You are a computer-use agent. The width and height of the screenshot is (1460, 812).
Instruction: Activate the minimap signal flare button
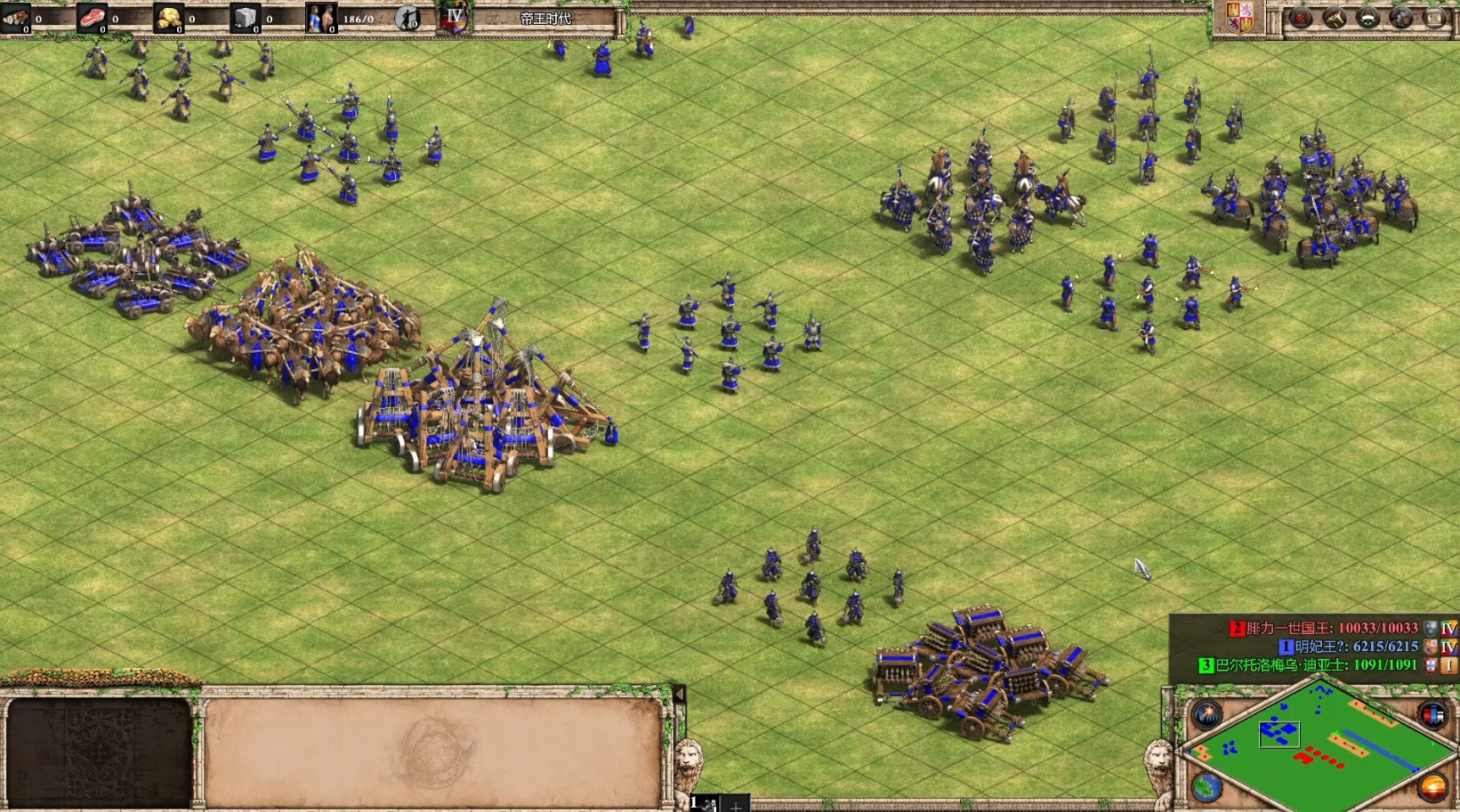coord(1207,715)
